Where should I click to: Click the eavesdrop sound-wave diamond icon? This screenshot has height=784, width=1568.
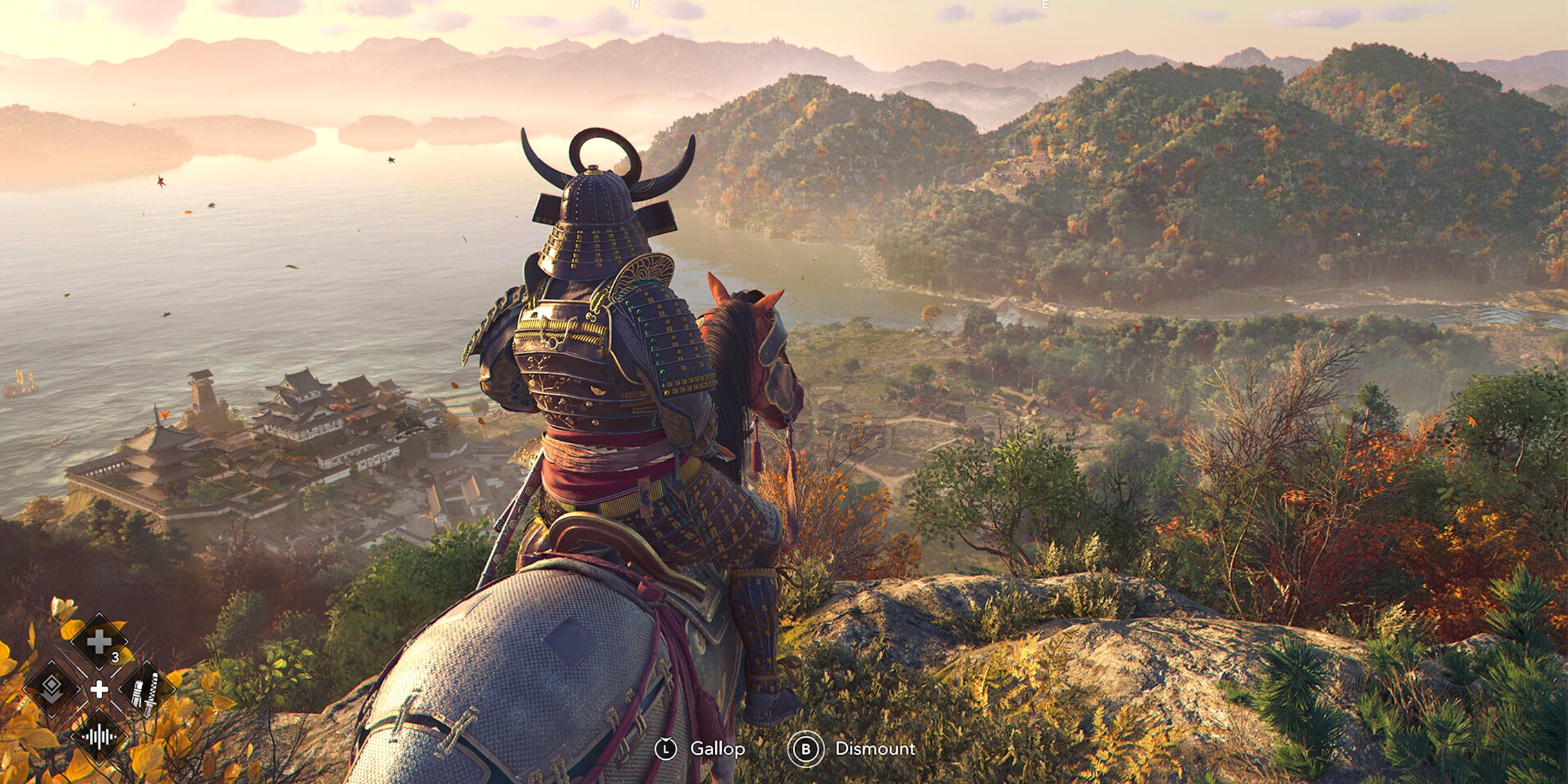tap(100, 737)
